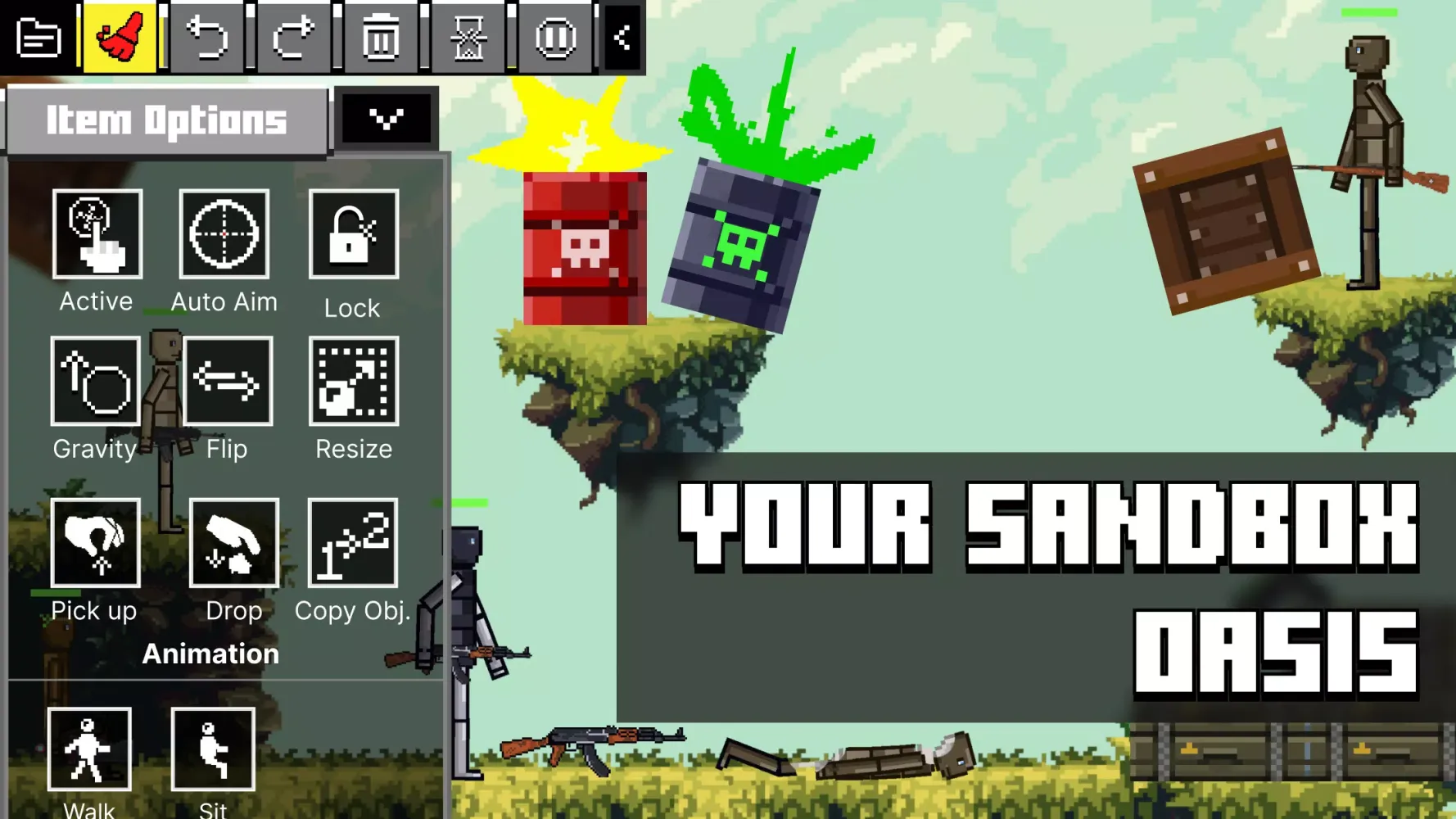Click the hourglass time icon
The image size is (1456, 819).
coord(468,37)
